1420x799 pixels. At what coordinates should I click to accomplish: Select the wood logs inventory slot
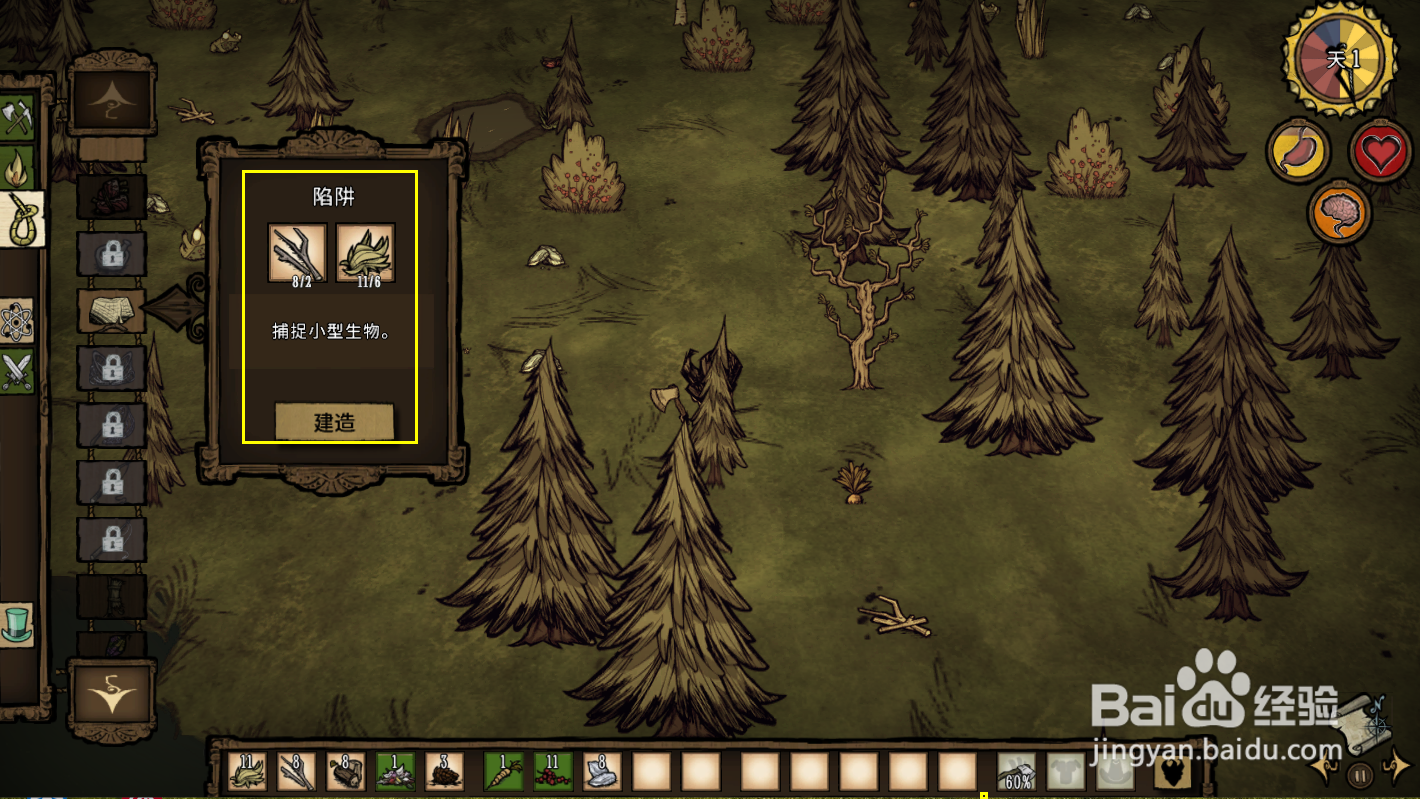pyautogui.click(x=346, y=771)
